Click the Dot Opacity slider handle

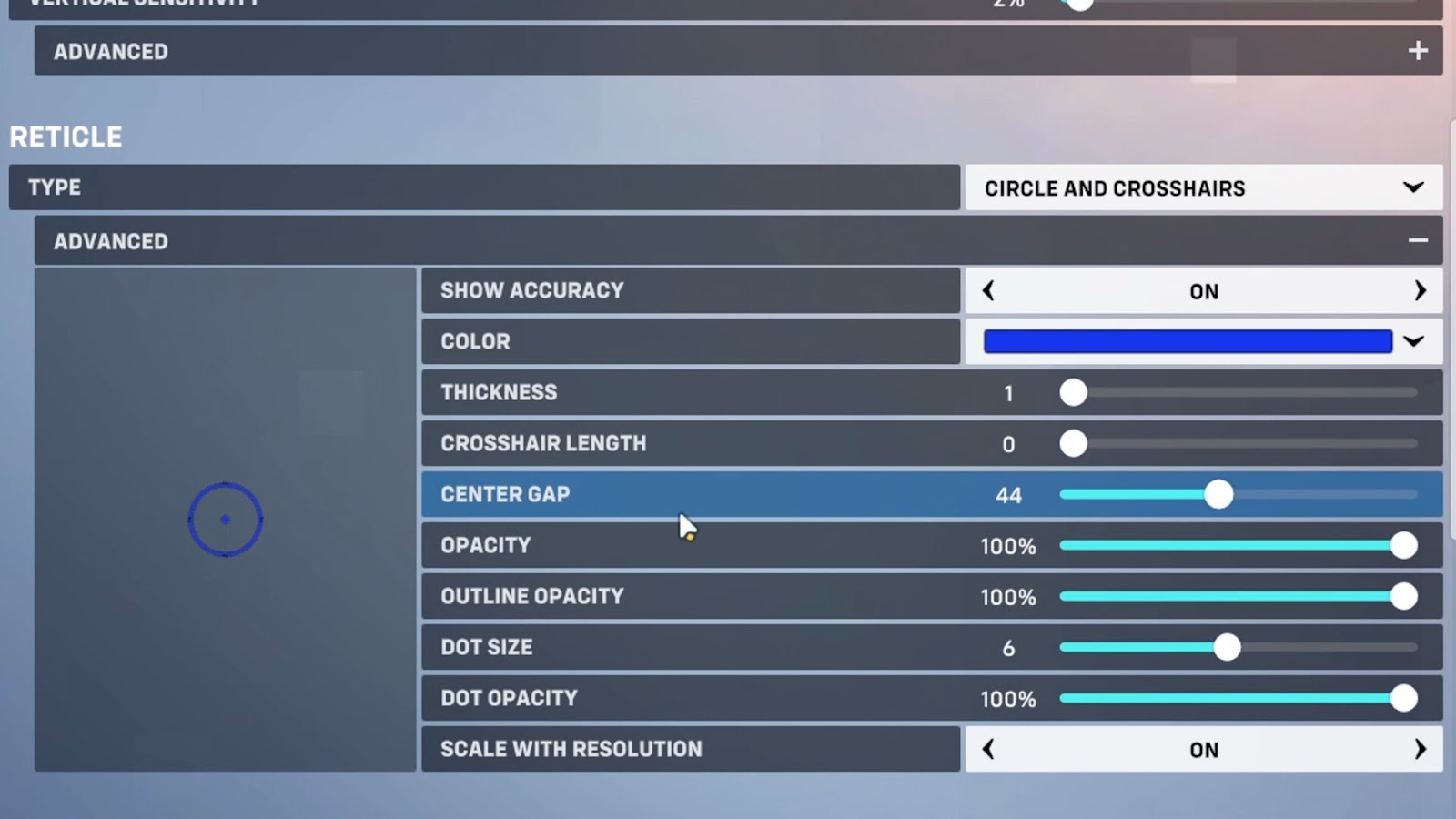pyautogui.click(x=1403, y=699)
